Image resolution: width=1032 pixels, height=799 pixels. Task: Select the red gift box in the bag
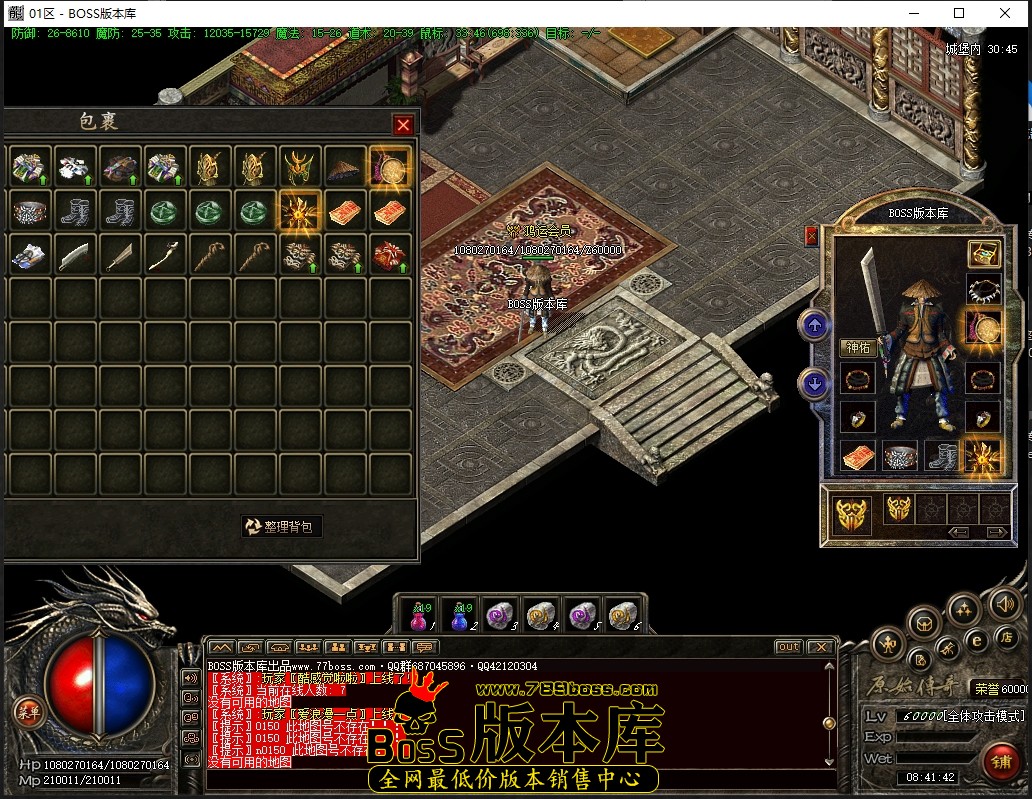point(390,255)
